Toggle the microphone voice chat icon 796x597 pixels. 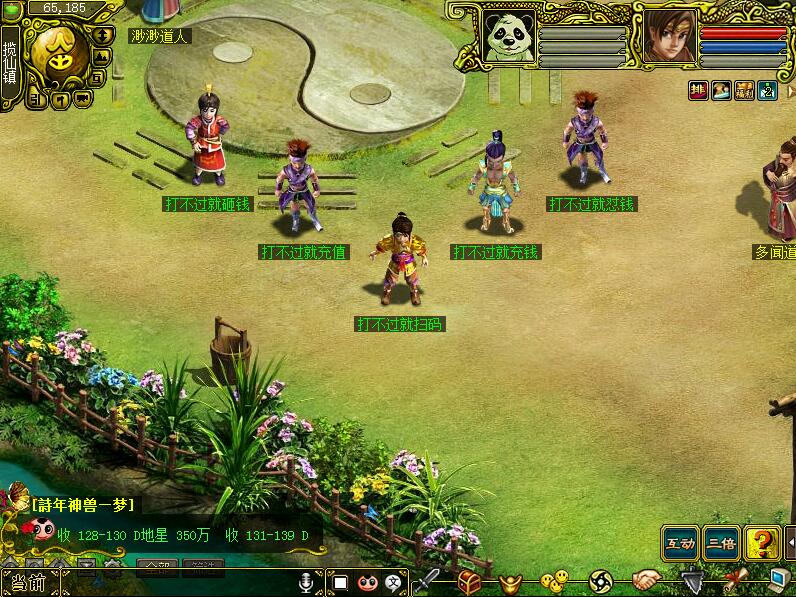tap(306, 581)
